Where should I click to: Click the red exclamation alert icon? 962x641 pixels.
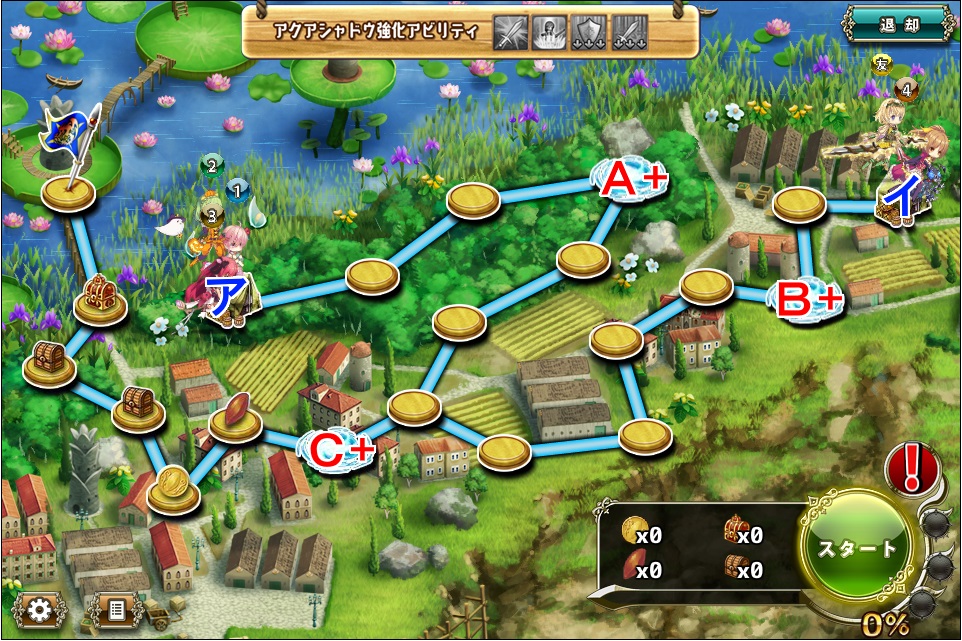click(x=910, y=468)
